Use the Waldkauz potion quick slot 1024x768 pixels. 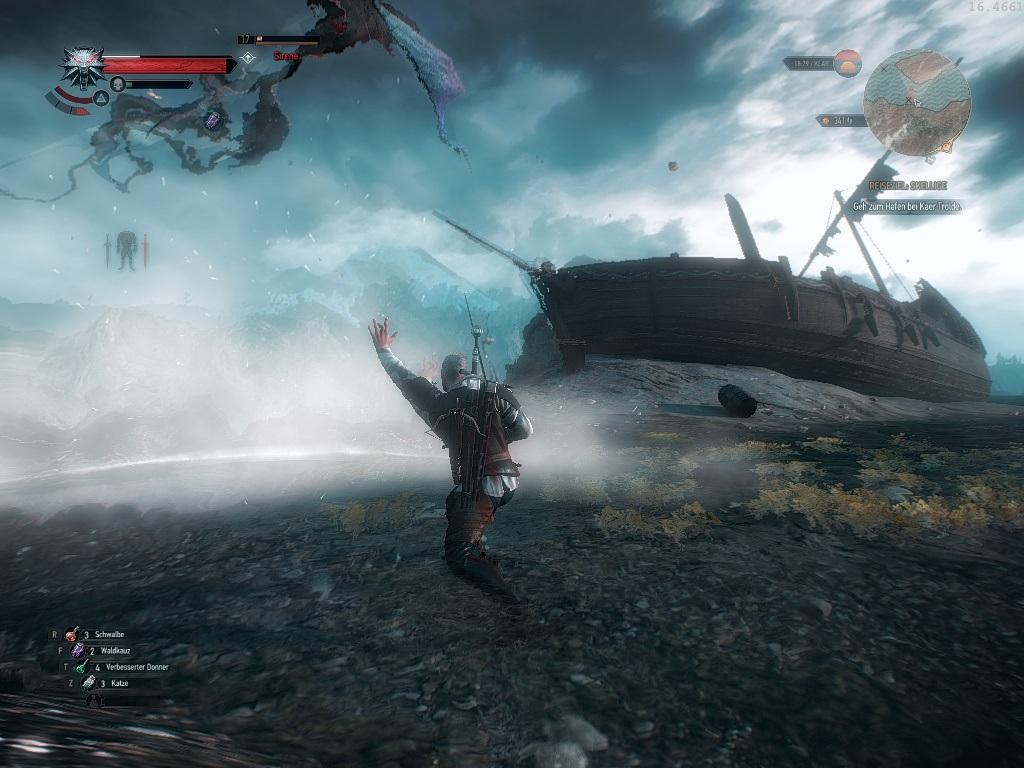click(x=77, y=650)
